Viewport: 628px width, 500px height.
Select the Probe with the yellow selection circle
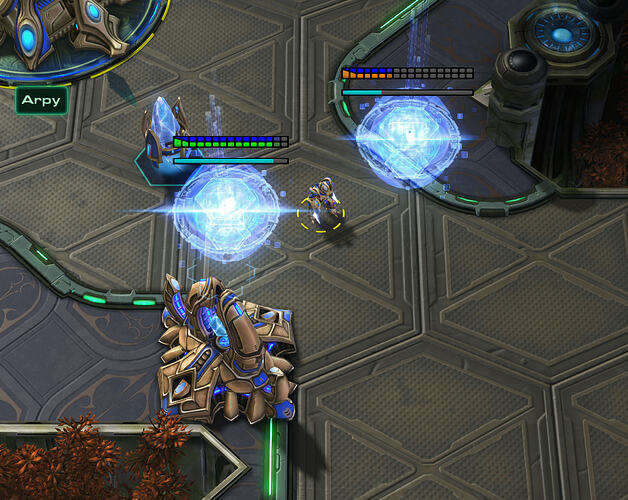point(322,203)
